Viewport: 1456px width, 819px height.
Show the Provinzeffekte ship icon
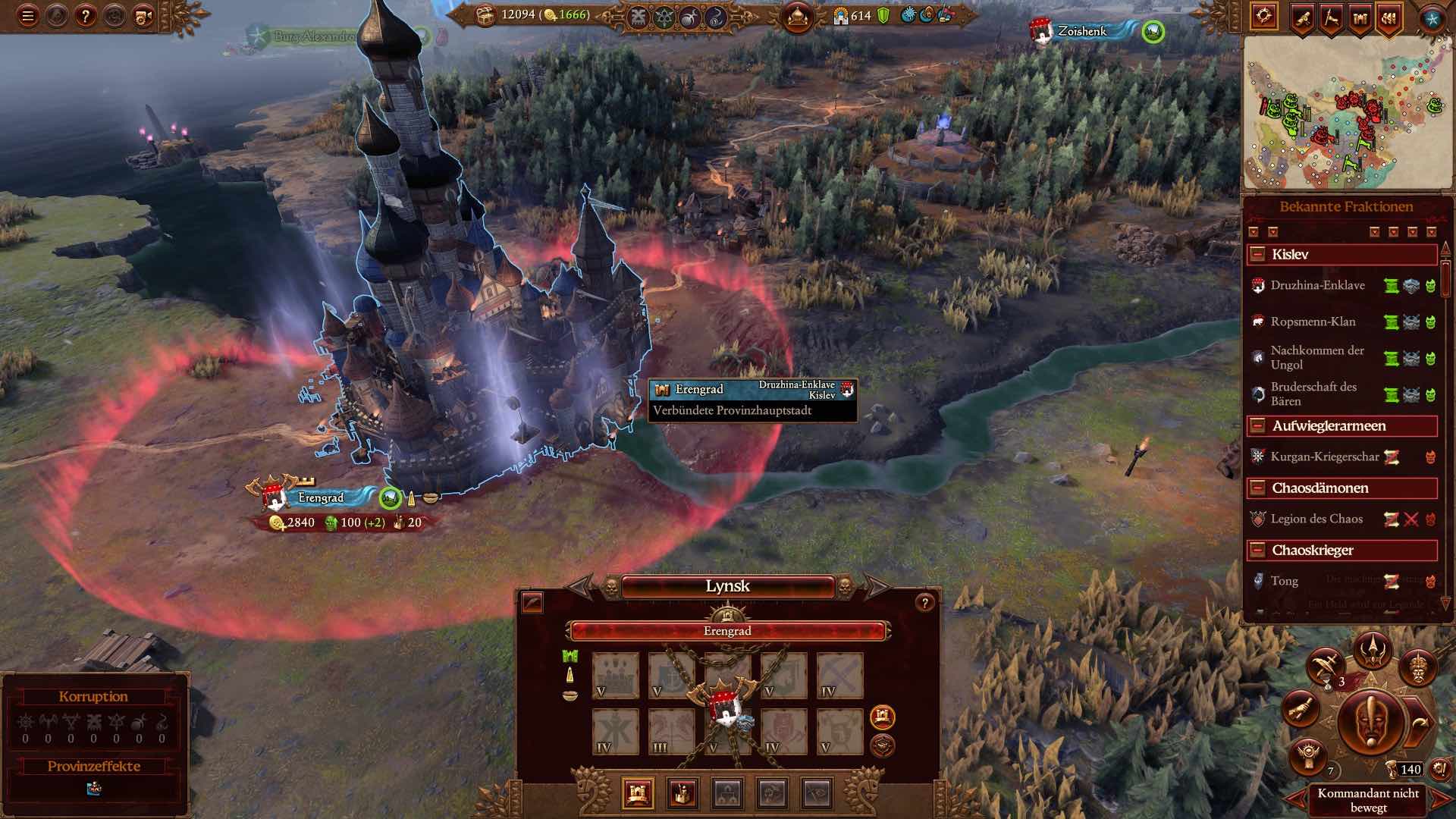tap(94, 789)
